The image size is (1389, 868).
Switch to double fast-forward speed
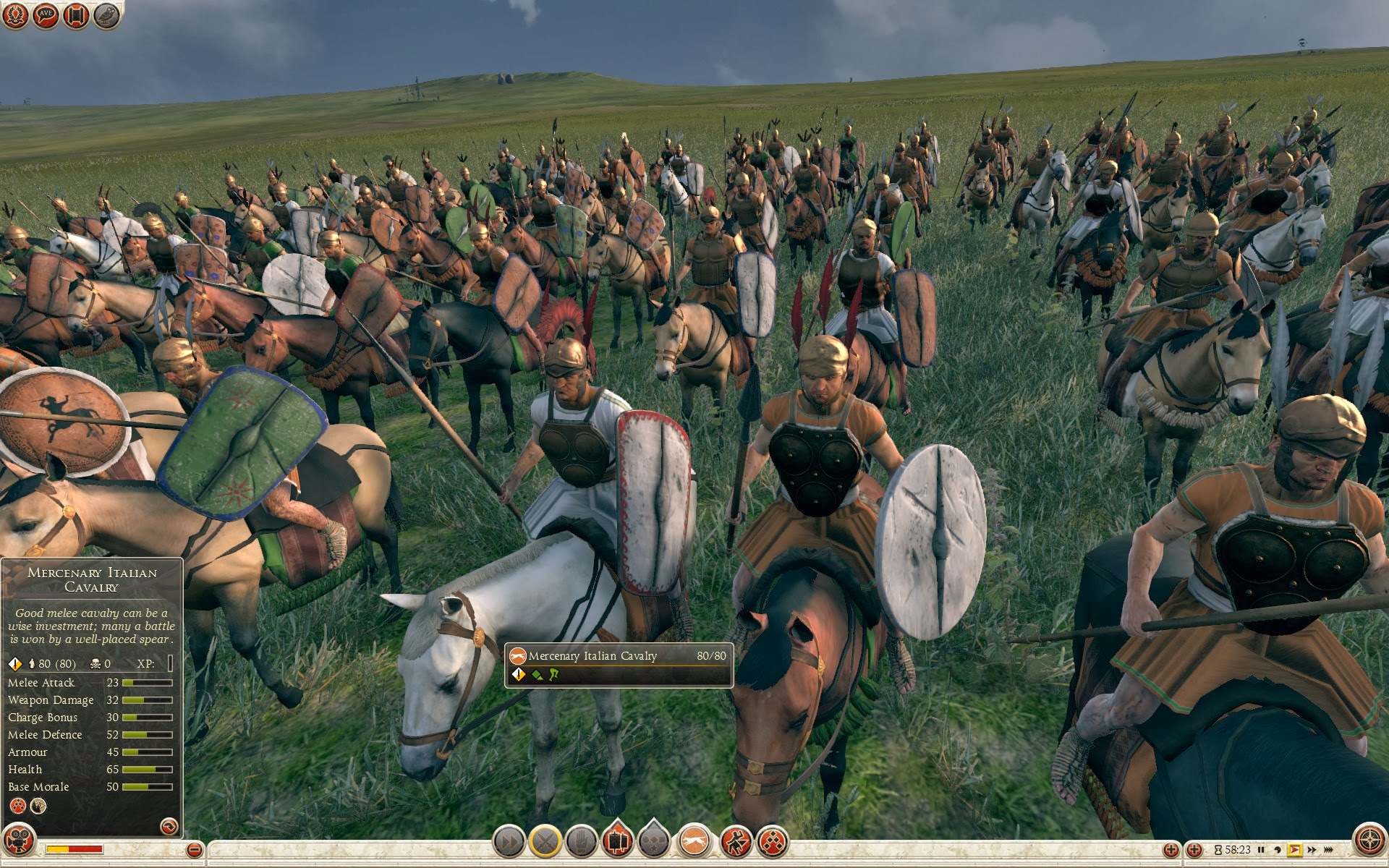(x=1312, y=850)
